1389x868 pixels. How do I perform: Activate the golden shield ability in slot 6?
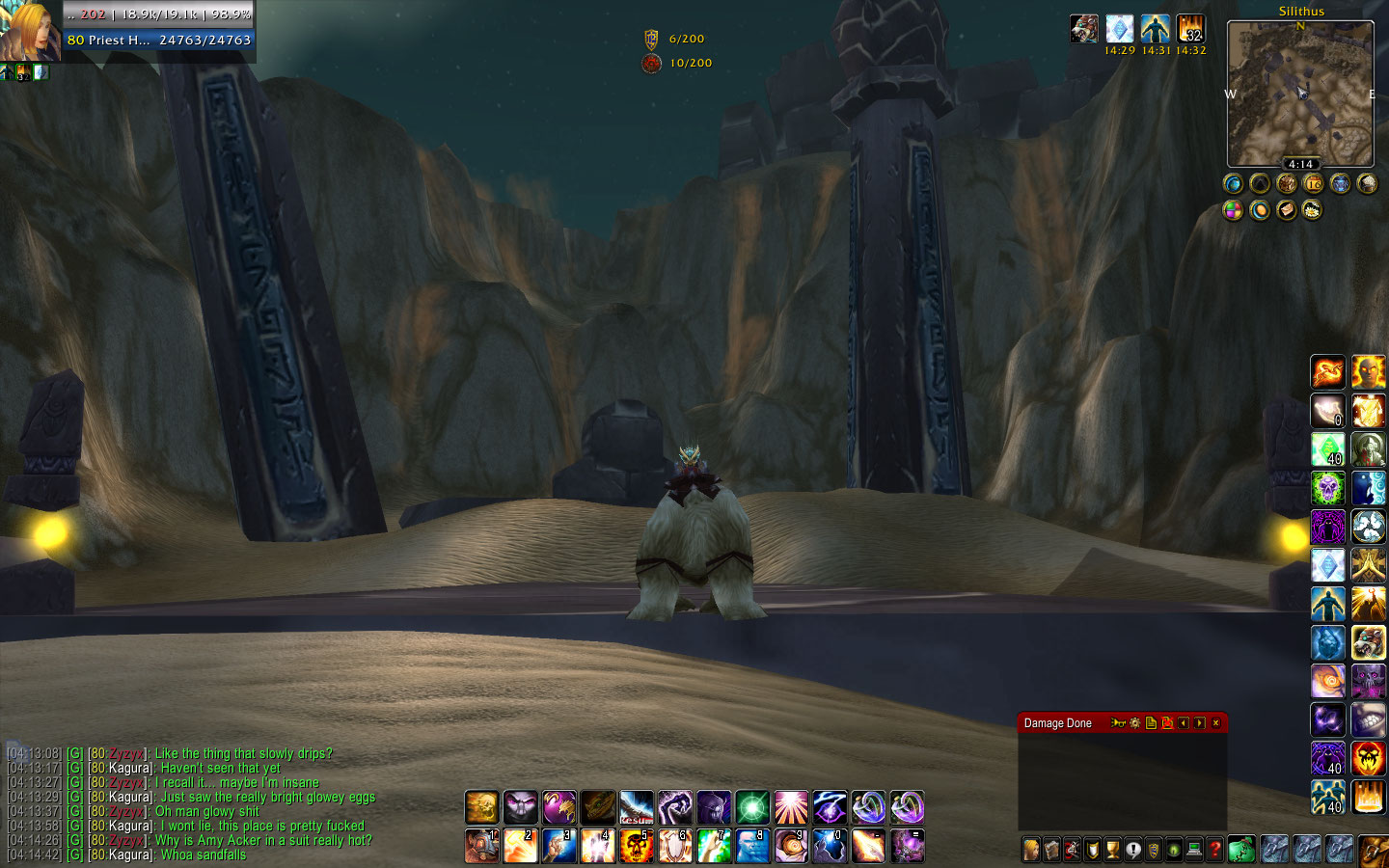675,846
